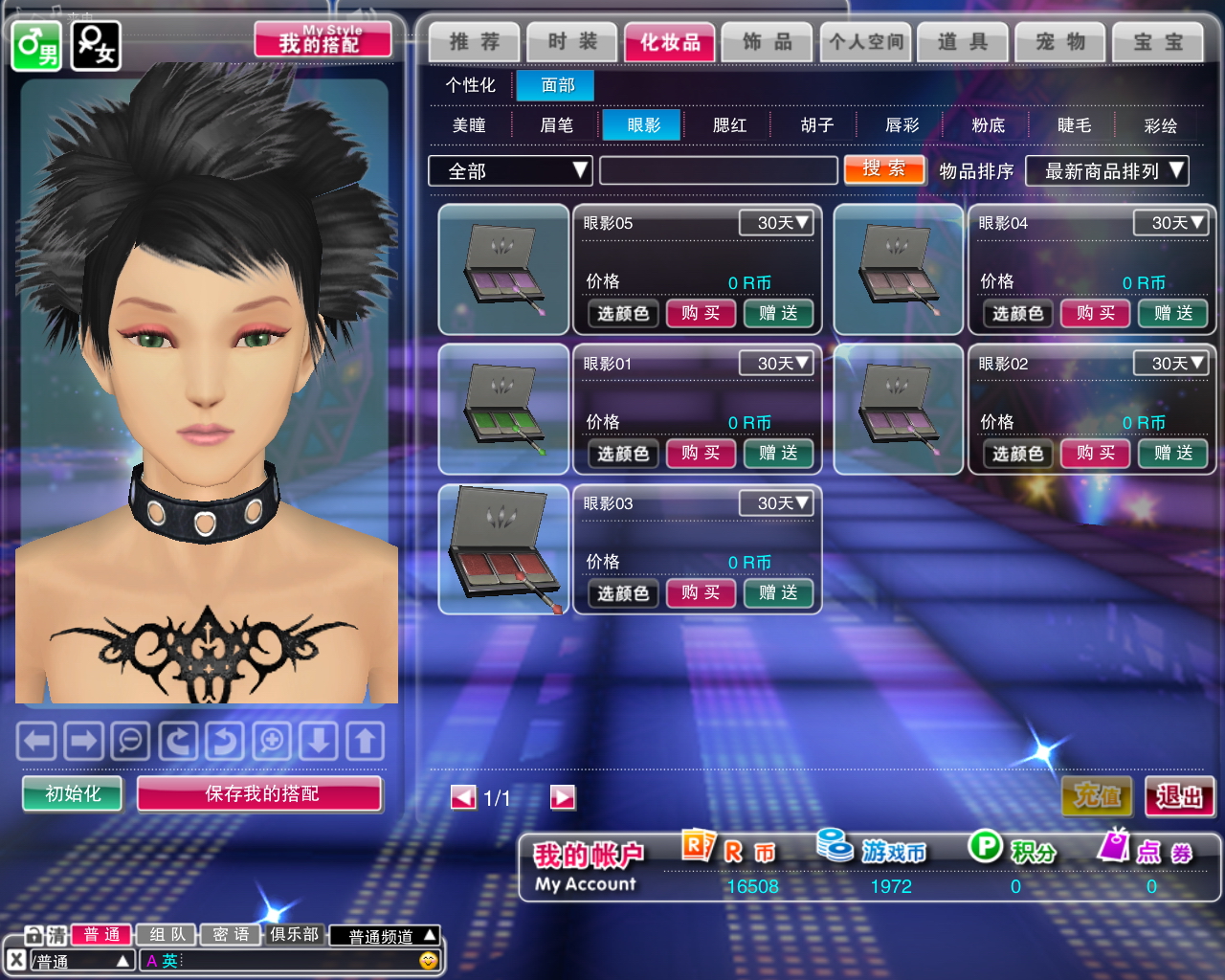Image resolution: width=1225 pixels, height=980 pixels.
Task: Choose color for 眼影01 eyeshadow
Action: coord(623,454)
